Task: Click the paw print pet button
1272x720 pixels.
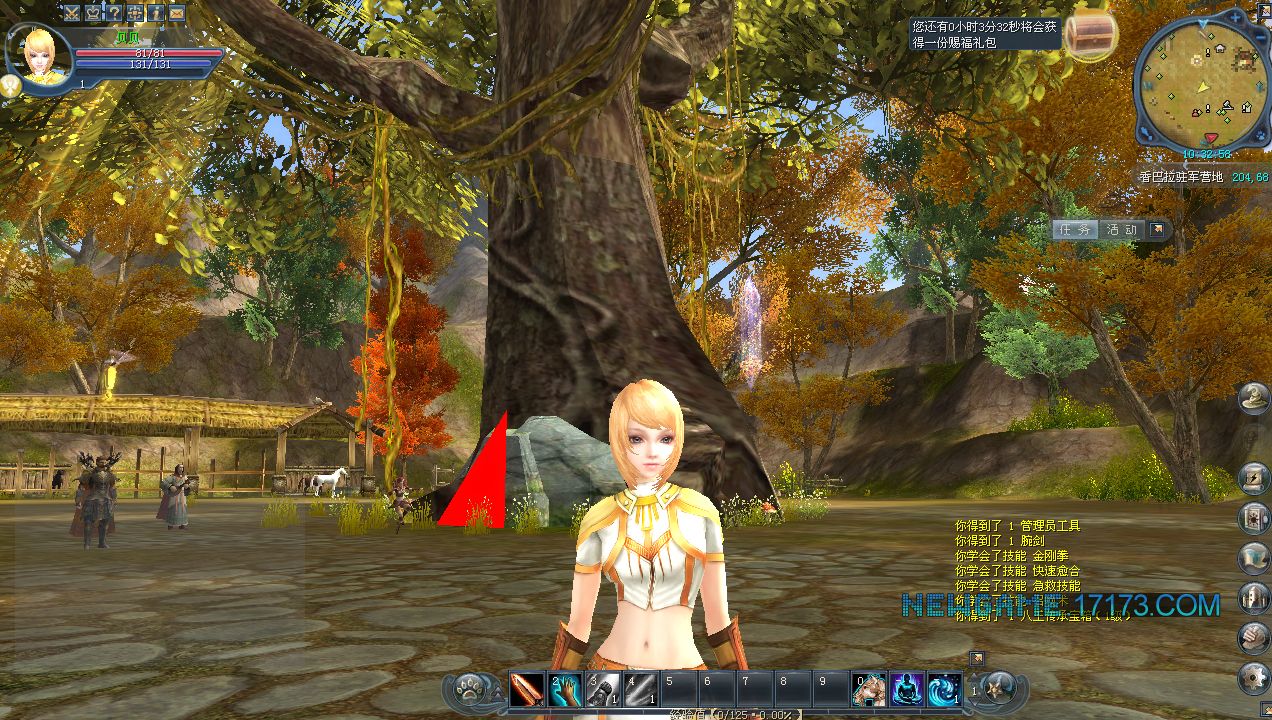Action: [x=469, y=688]
